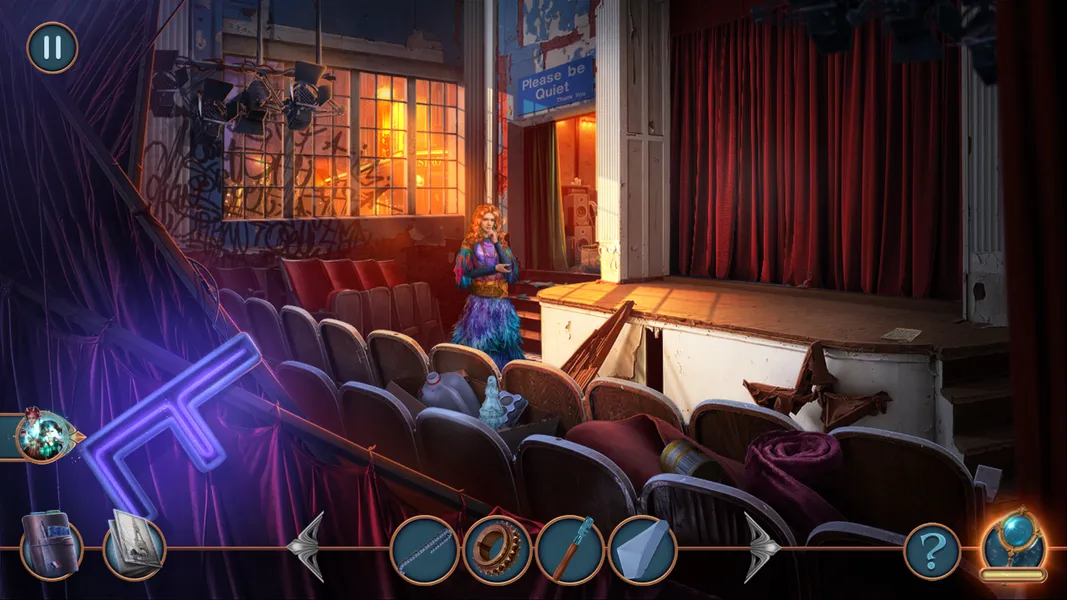This screenshot has height=600, width=1067.
Task: Select the chain item in inventory
Action: tap(424, 550)
